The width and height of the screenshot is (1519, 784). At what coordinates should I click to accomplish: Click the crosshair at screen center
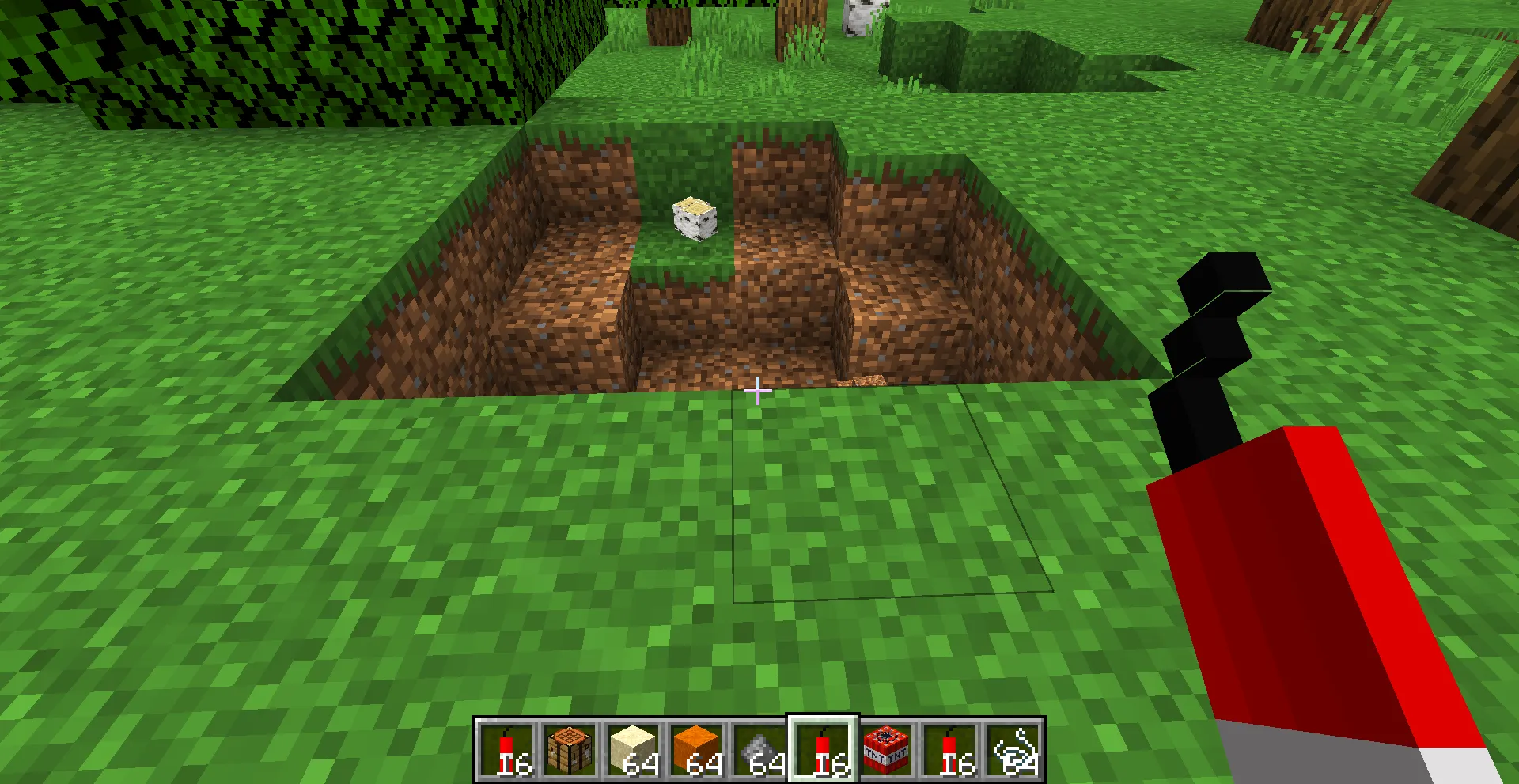pyautogui.click(x=758, y=392)
